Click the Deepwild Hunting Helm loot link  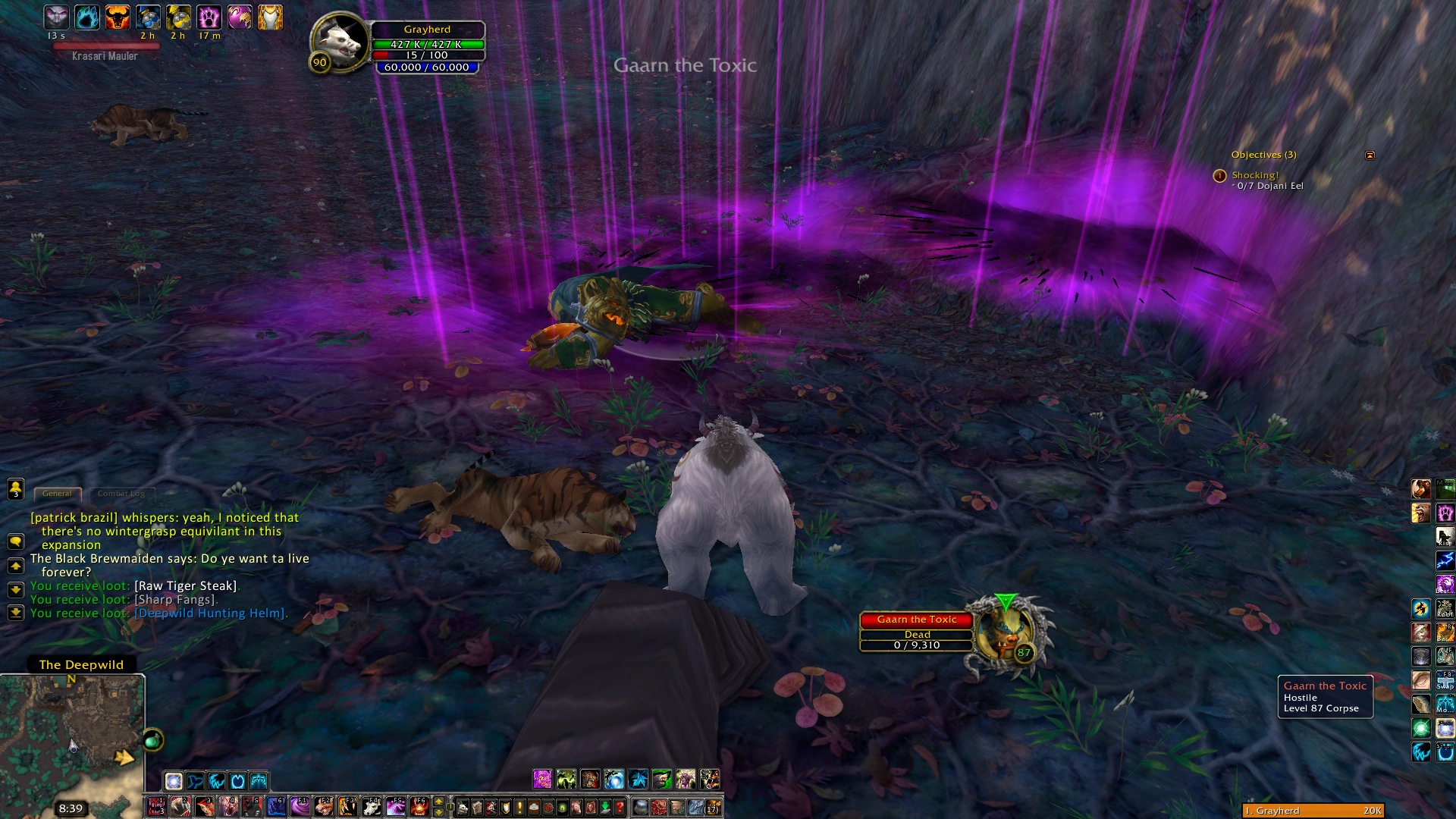210,613
